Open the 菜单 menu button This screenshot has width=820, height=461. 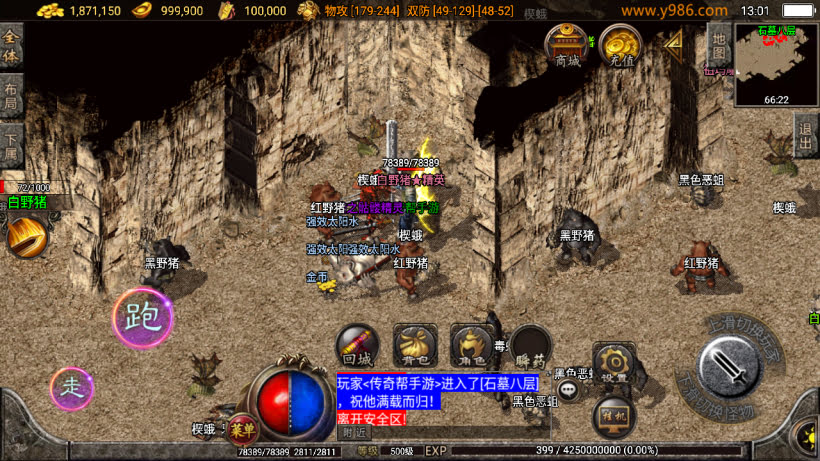click(241, 429)
